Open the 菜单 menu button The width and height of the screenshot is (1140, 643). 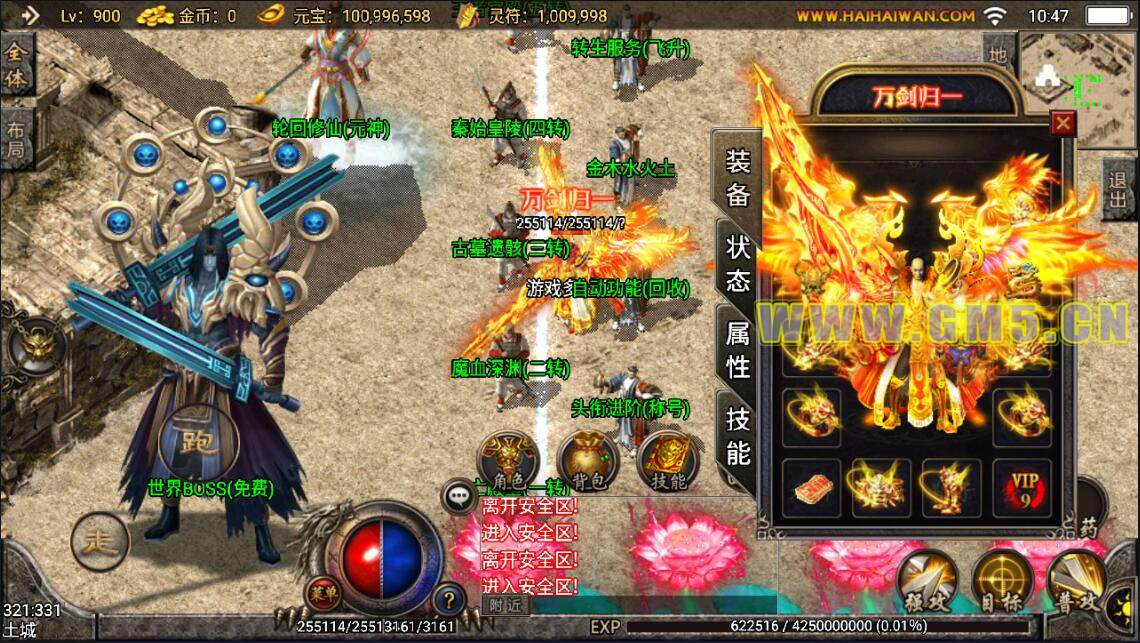[322, 592]
